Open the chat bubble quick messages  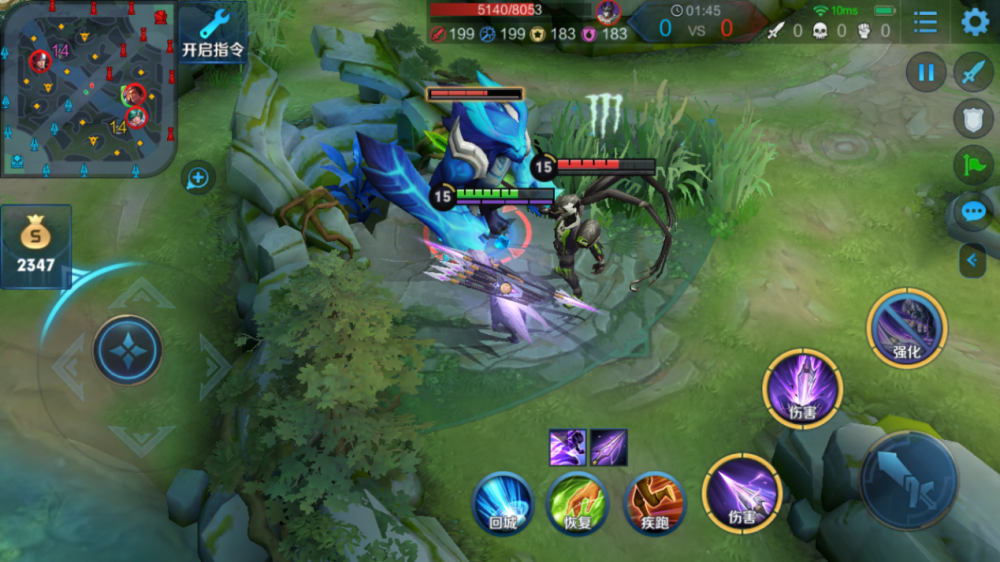tap(974, 211)
